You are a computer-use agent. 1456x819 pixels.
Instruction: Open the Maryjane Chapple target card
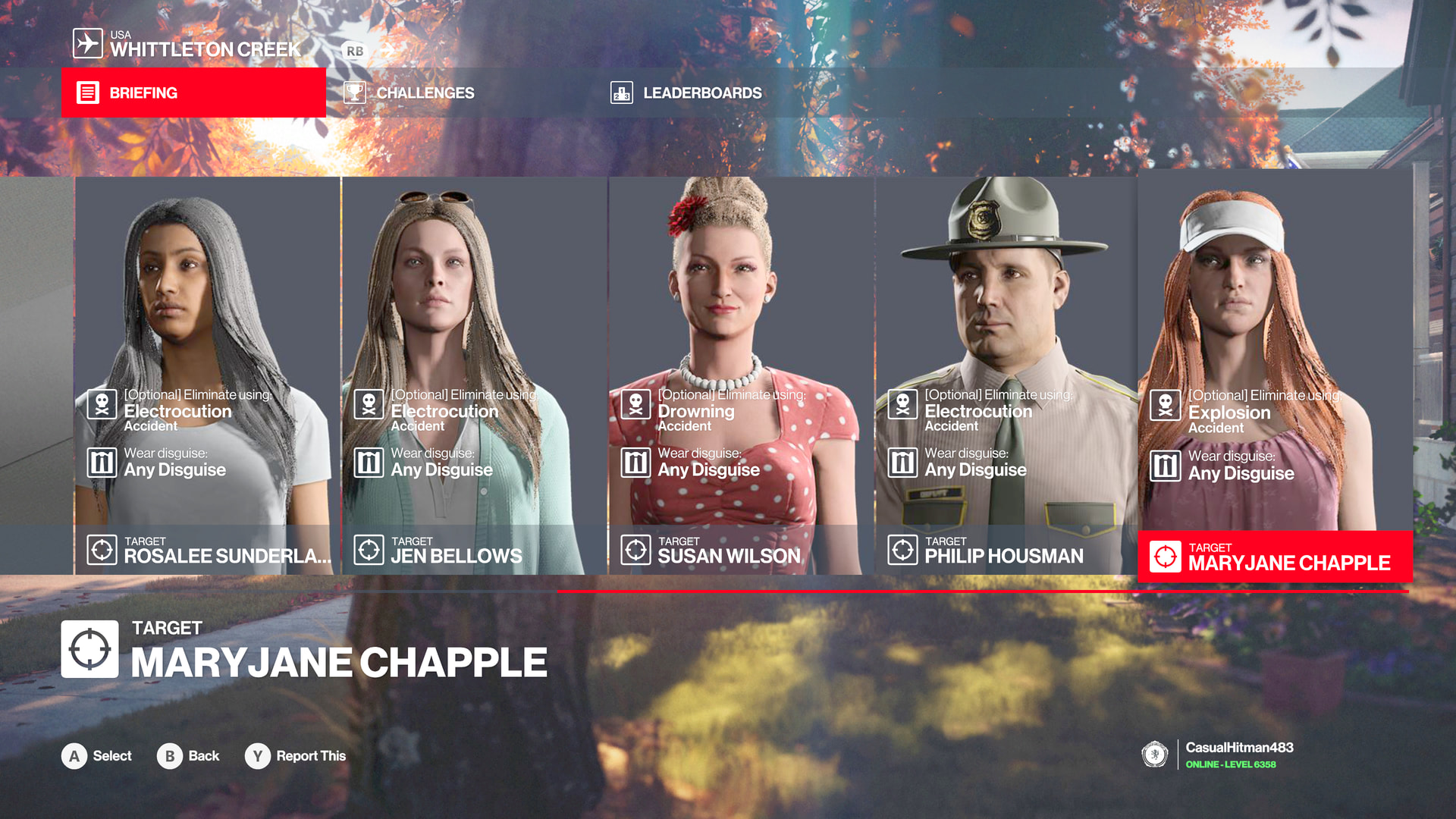[1275, 375]
